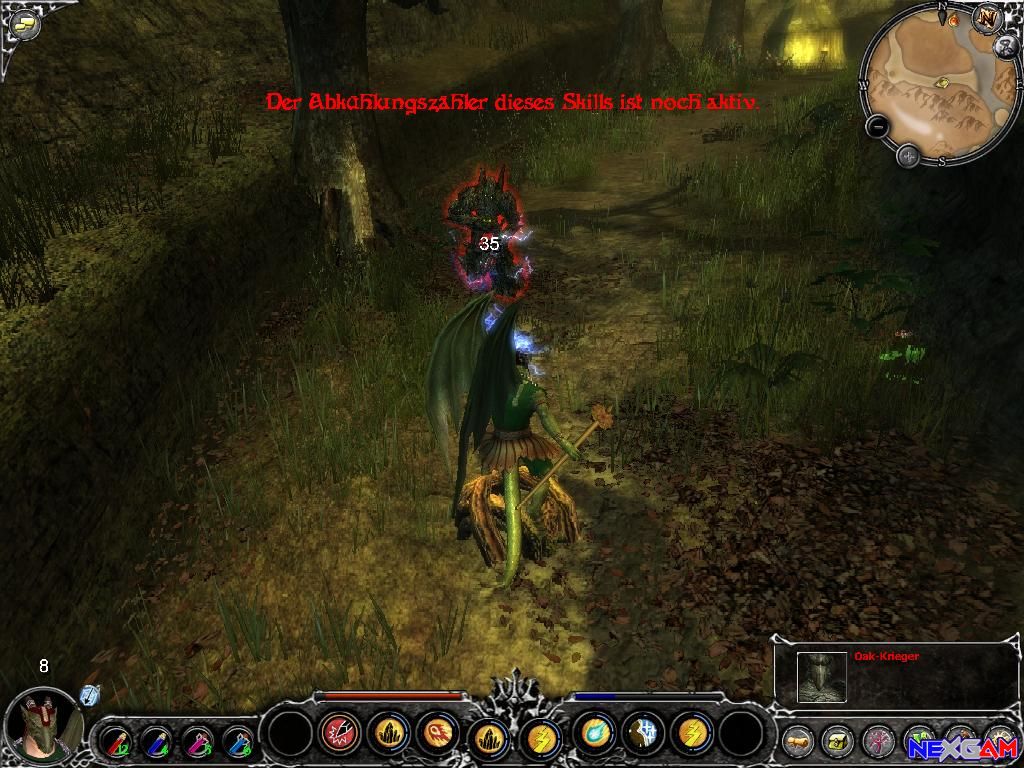The height and width of the screenshot is (768, 1024).
Task: Use the red health potion
Action: point(115,742)
